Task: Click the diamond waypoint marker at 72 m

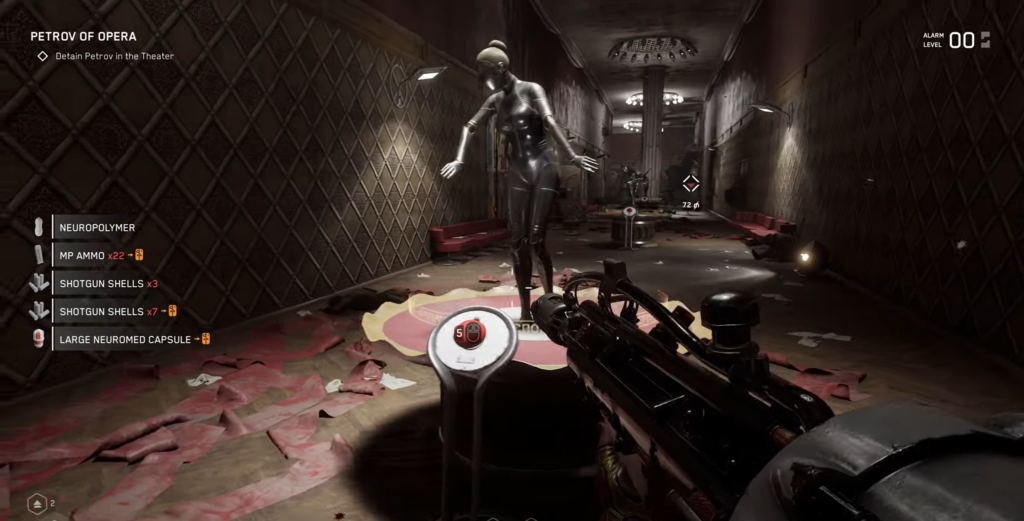Action: [x=690, y=183]
